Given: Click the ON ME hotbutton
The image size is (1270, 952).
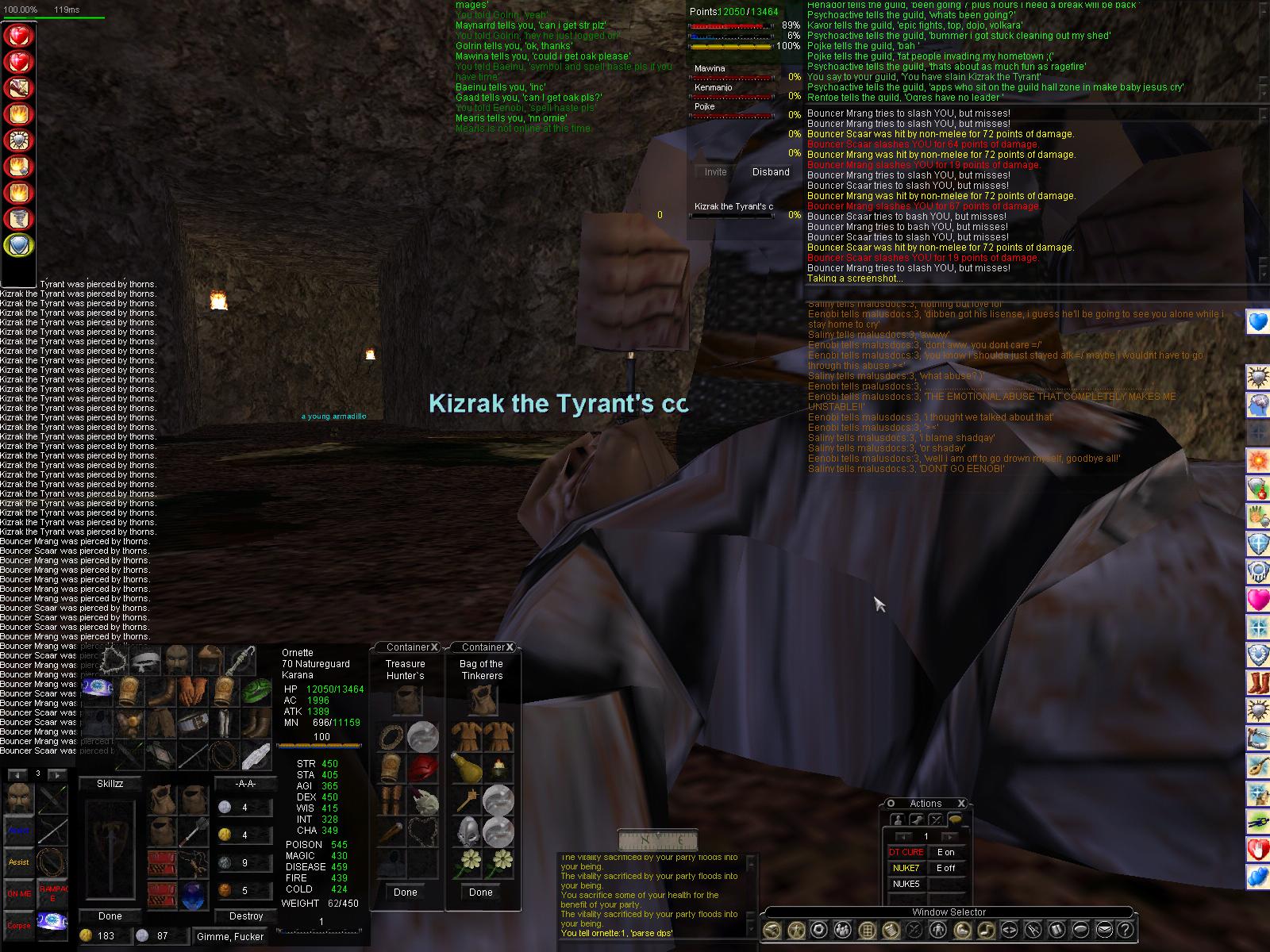Looking at the screenshot, I should point(19,894).
